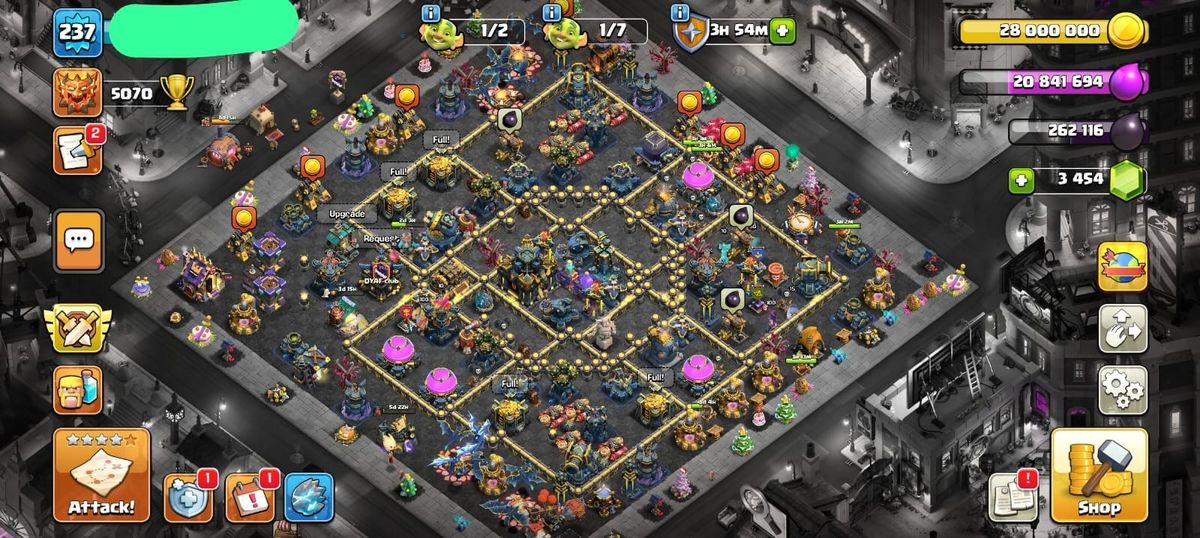Screen dimensions: 1200x538
Task: Add shield time with the green plus
Action: [782, 30]
